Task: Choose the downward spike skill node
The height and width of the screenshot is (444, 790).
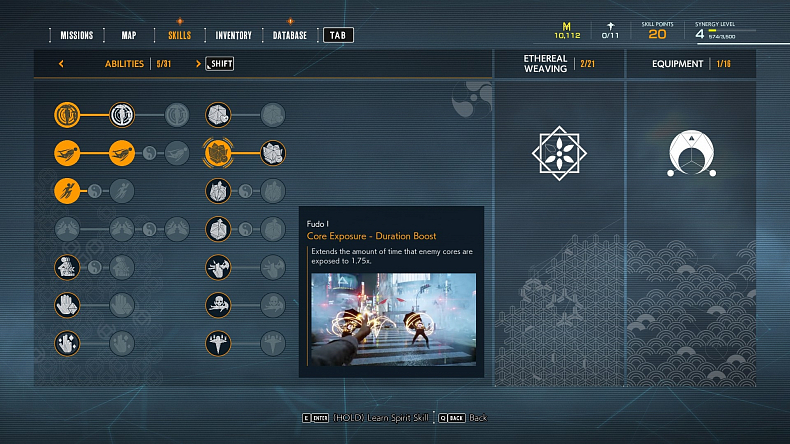Action: pos(219,343)
